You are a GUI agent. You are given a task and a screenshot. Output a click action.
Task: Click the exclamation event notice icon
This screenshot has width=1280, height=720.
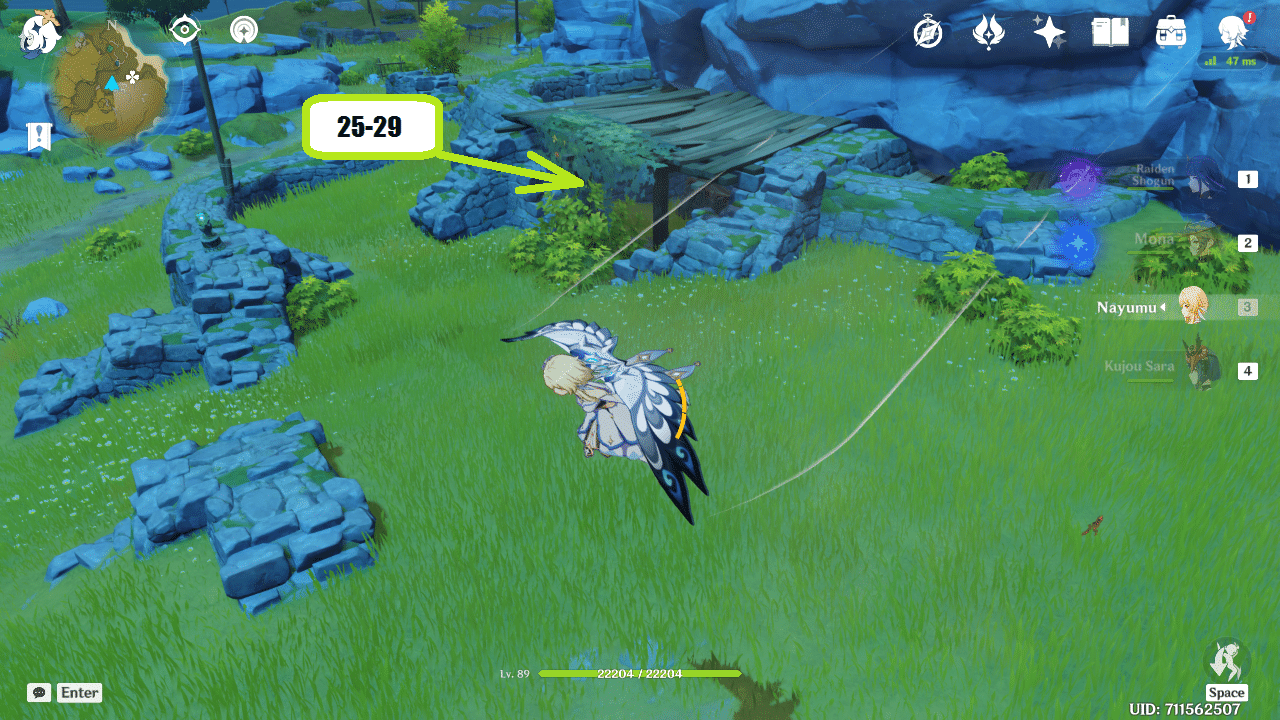39,136
